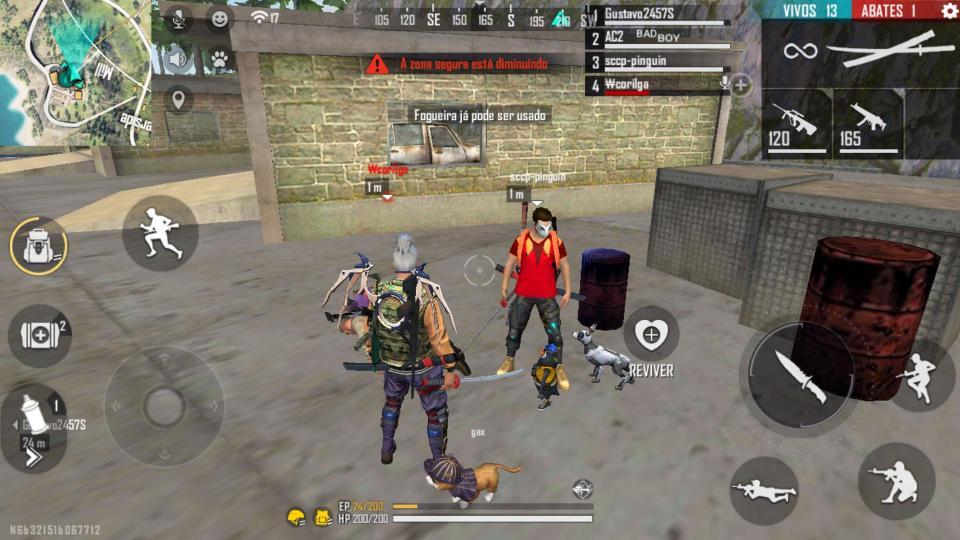Activate the sprint running button
Viewport: 960px width, 540px height.
[x=160, y=233]
